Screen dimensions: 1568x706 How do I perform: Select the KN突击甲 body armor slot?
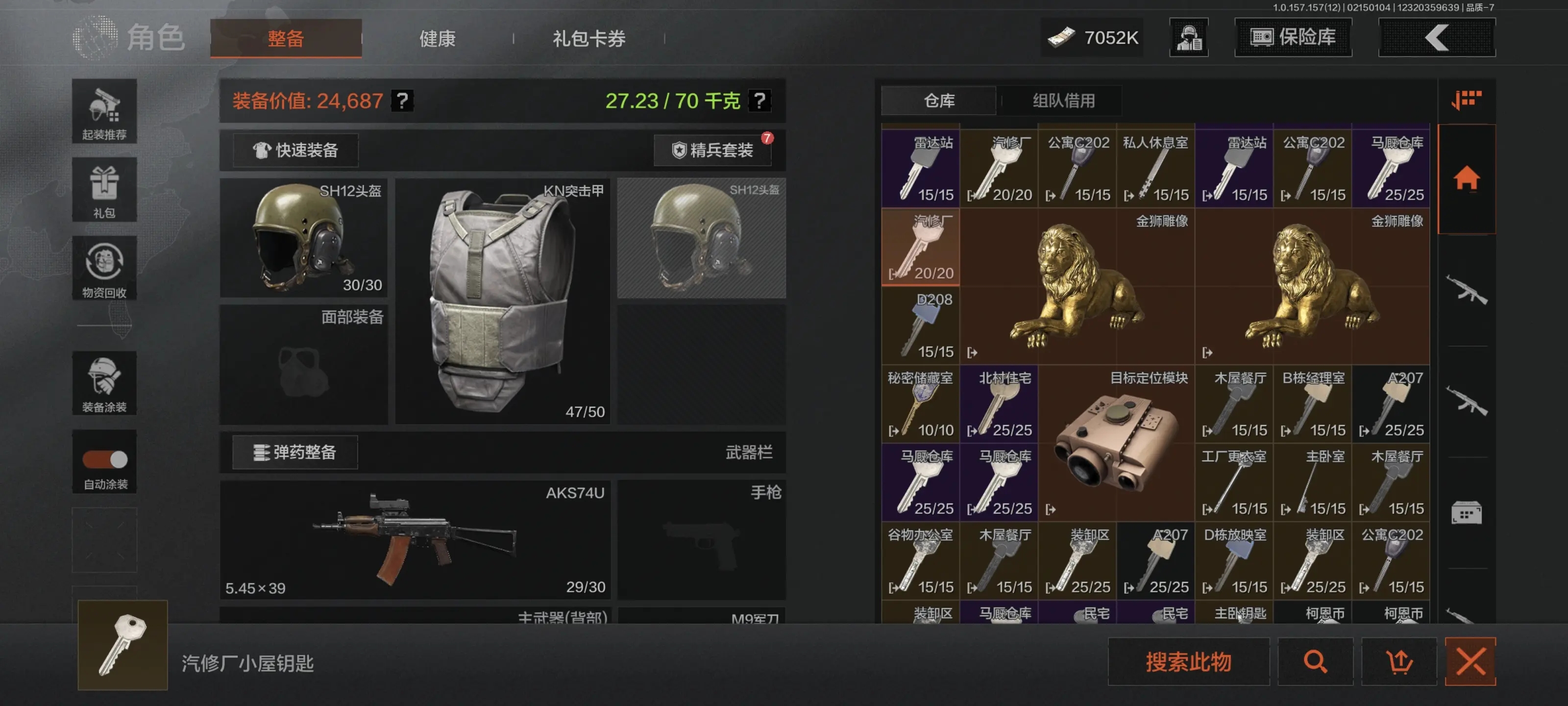click(x=502, y=301)
